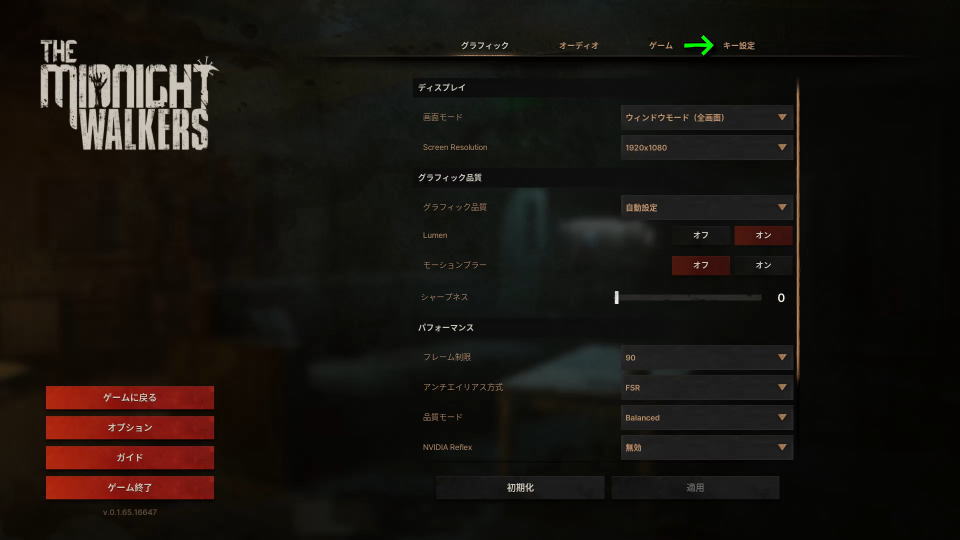The width and height of the screenshot is (960, 540).
Task: Switch to the キー設定 tab
Action: pos(739,46)
